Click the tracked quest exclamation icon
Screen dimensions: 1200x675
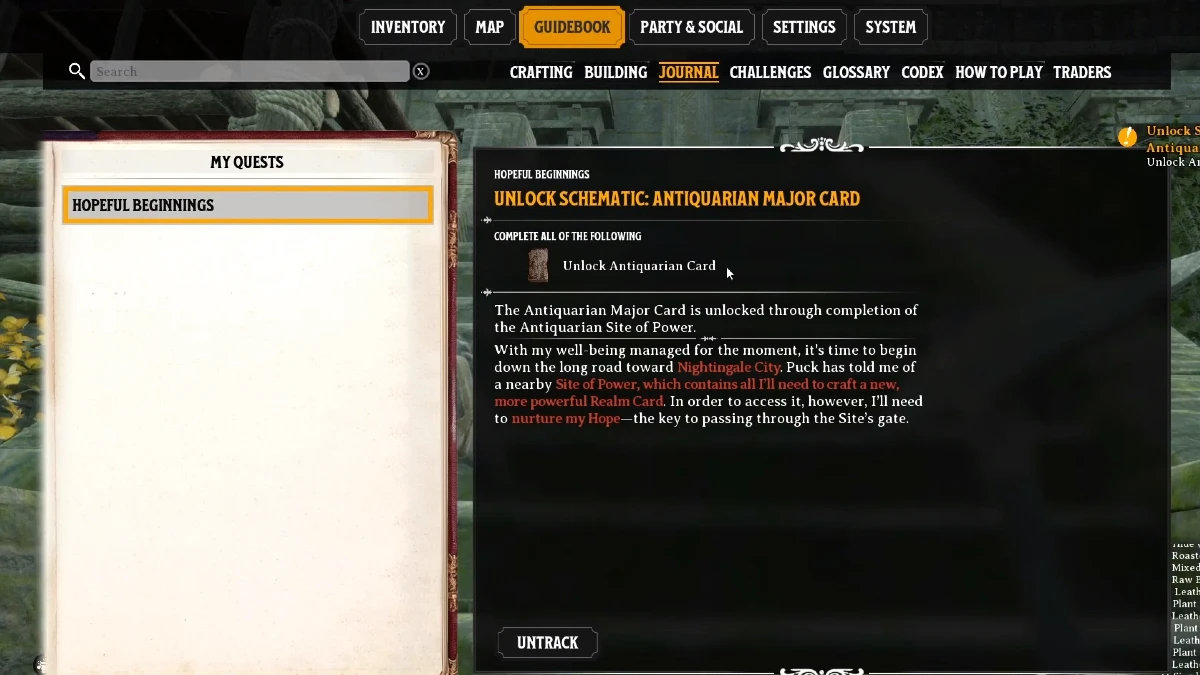click(1128, 137)
